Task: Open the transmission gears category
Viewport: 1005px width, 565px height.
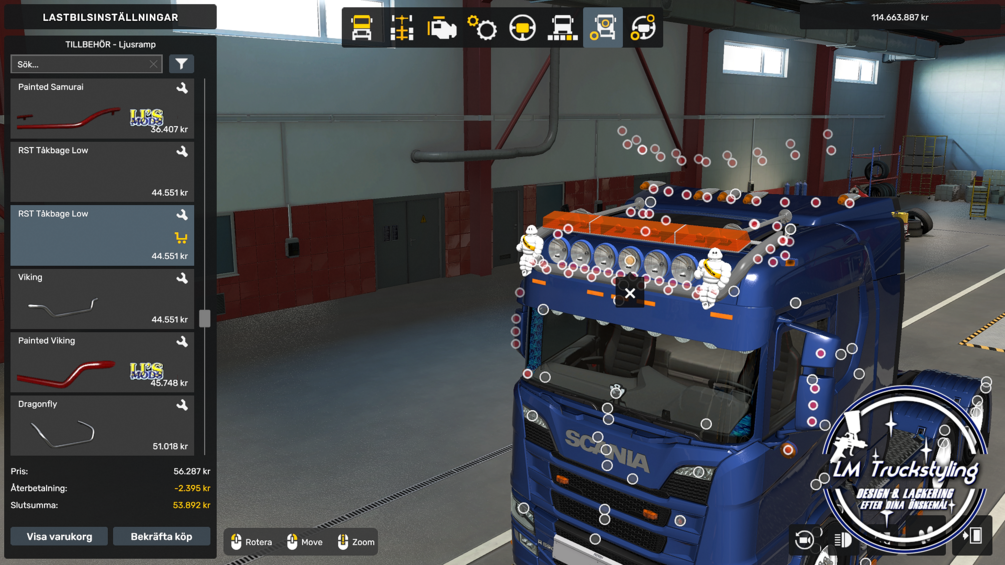Action: click(x=482, y=28)
